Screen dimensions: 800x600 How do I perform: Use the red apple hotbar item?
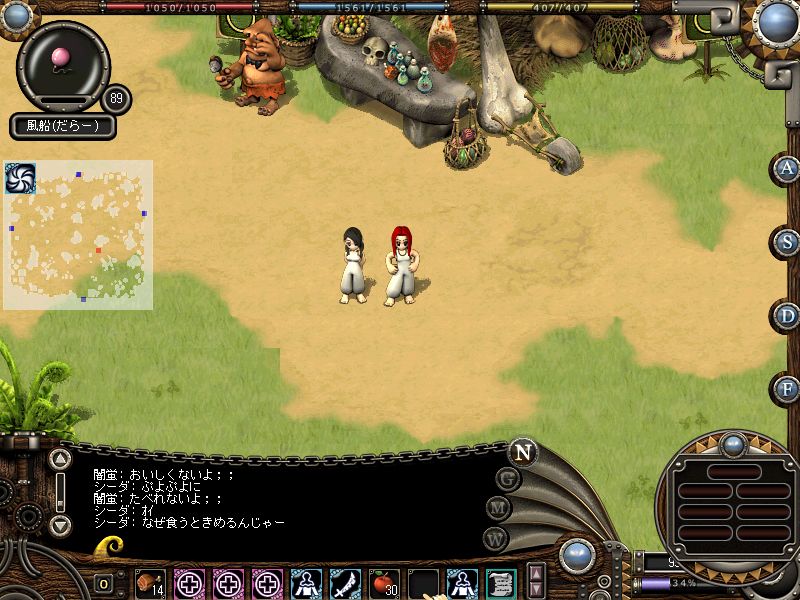383,582
